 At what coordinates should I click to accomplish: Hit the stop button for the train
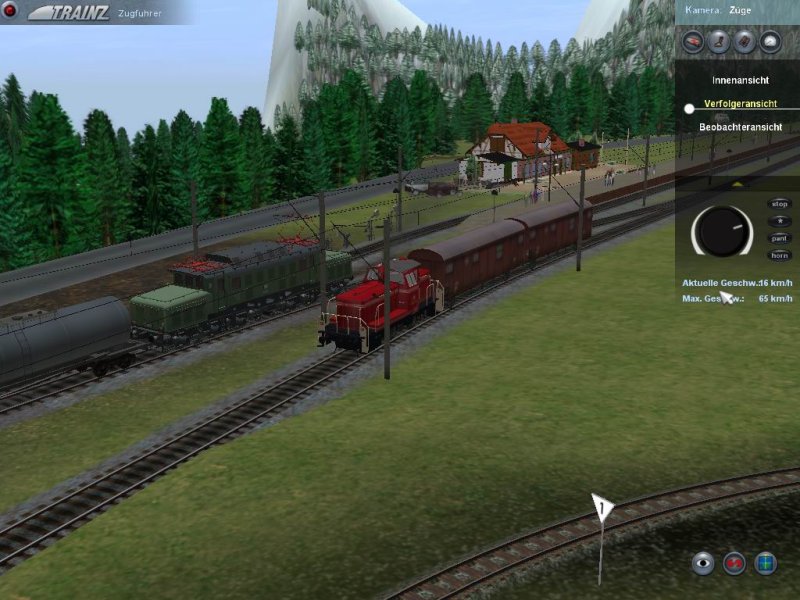pos(778,204)
